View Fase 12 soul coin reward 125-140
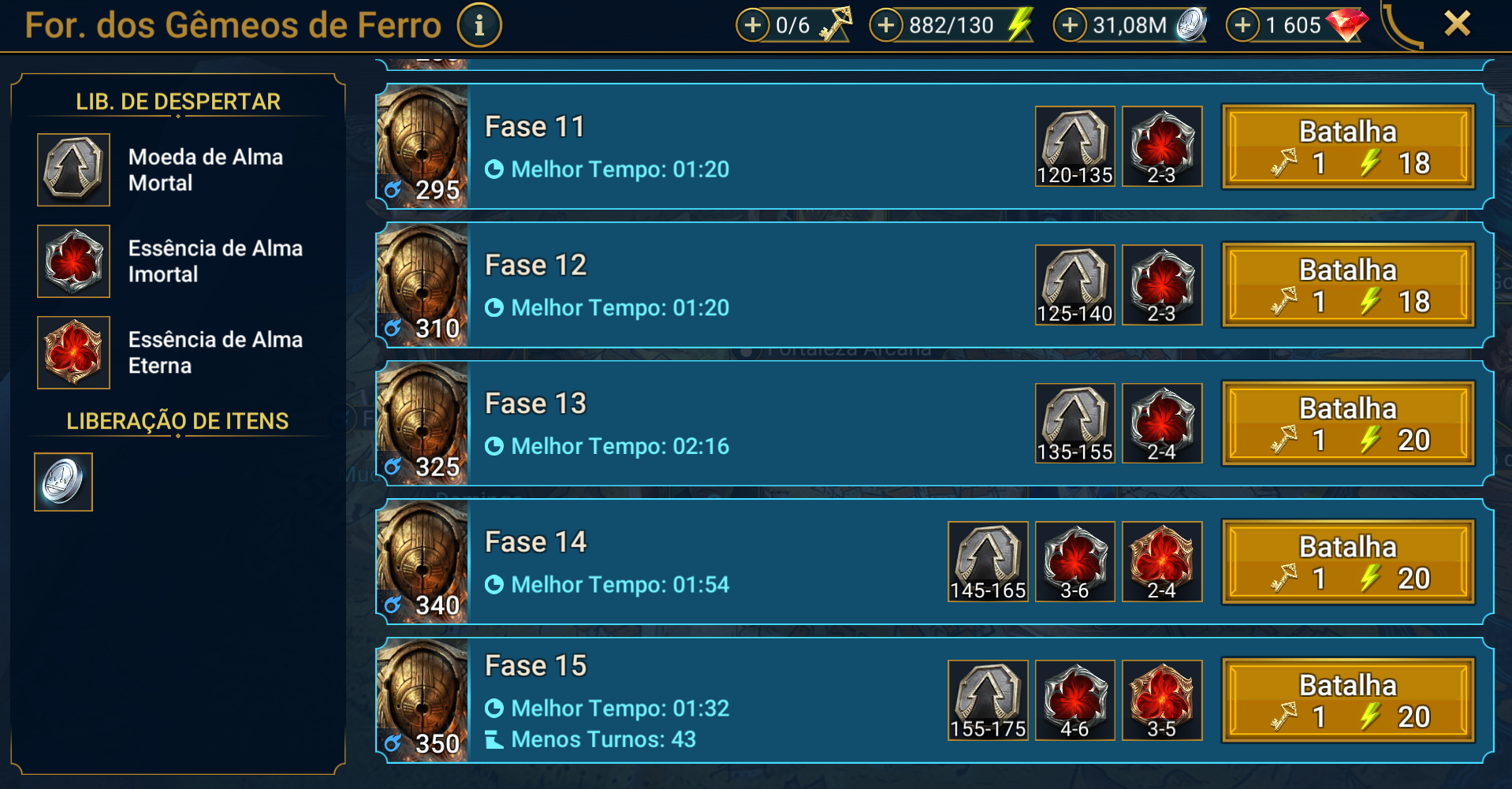This screenshot has height=789, width=1512. tap(1074, 285)
